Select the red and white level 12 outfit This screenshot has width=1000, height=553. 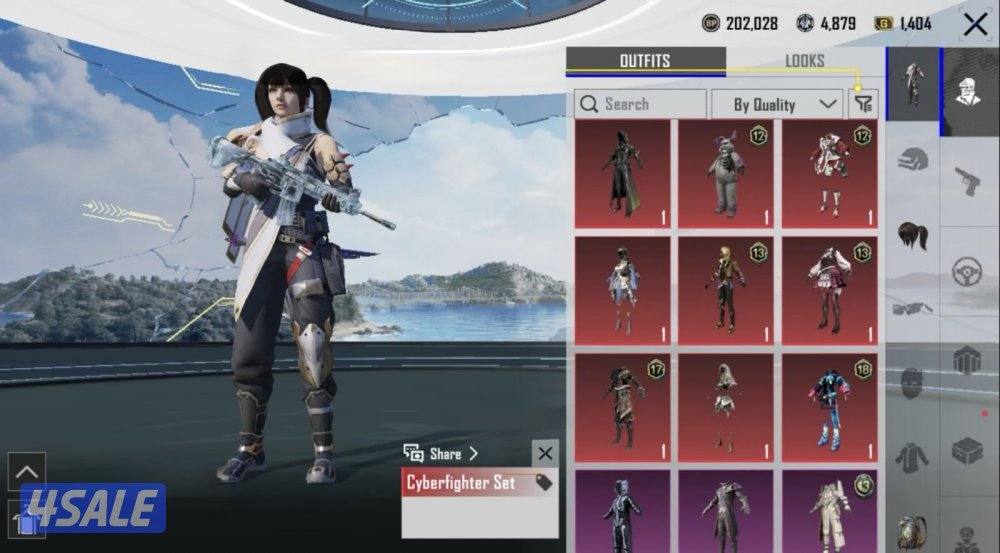point(829,174)
